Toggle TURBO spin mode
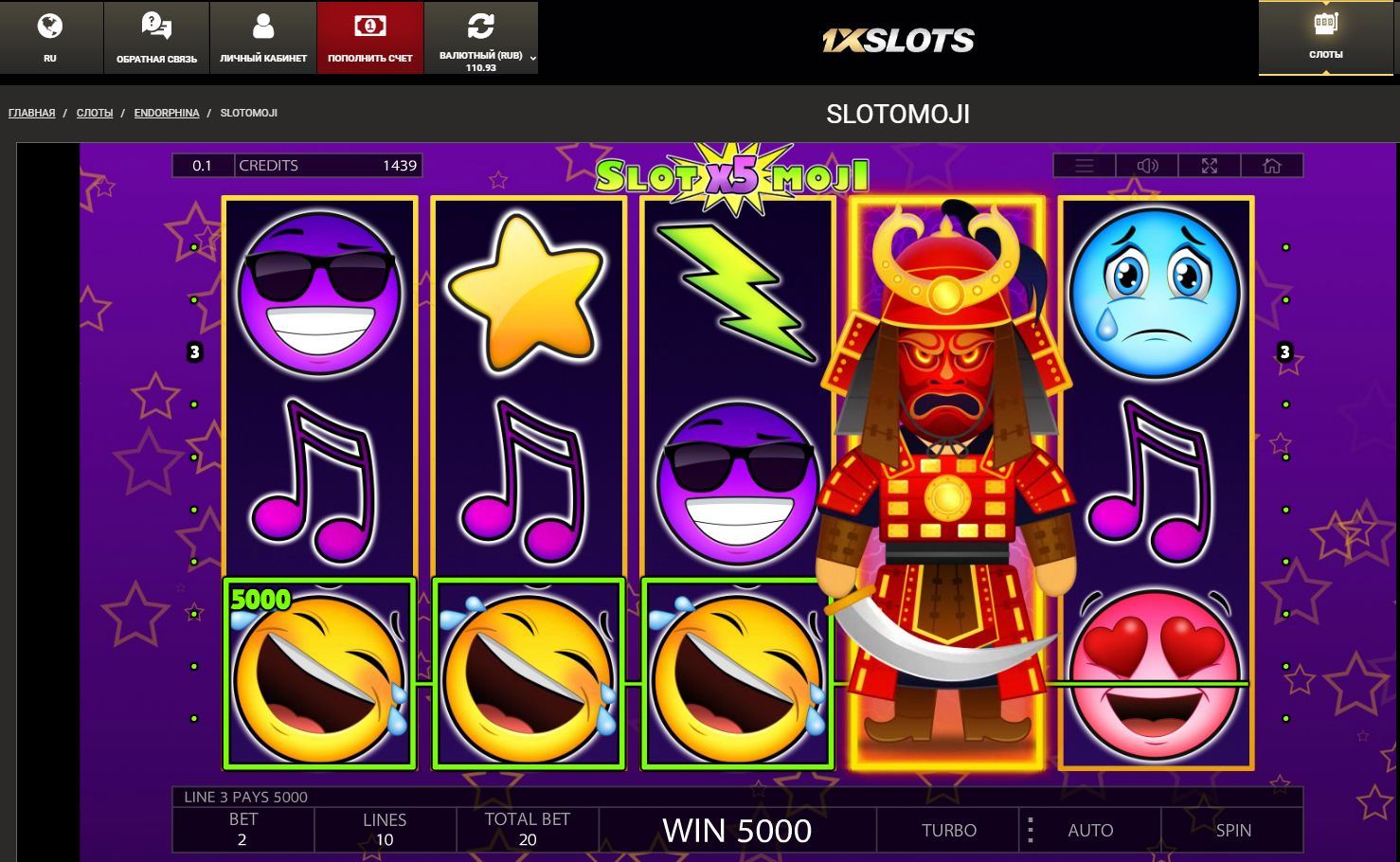1400x862 pixels. point(948,830)
